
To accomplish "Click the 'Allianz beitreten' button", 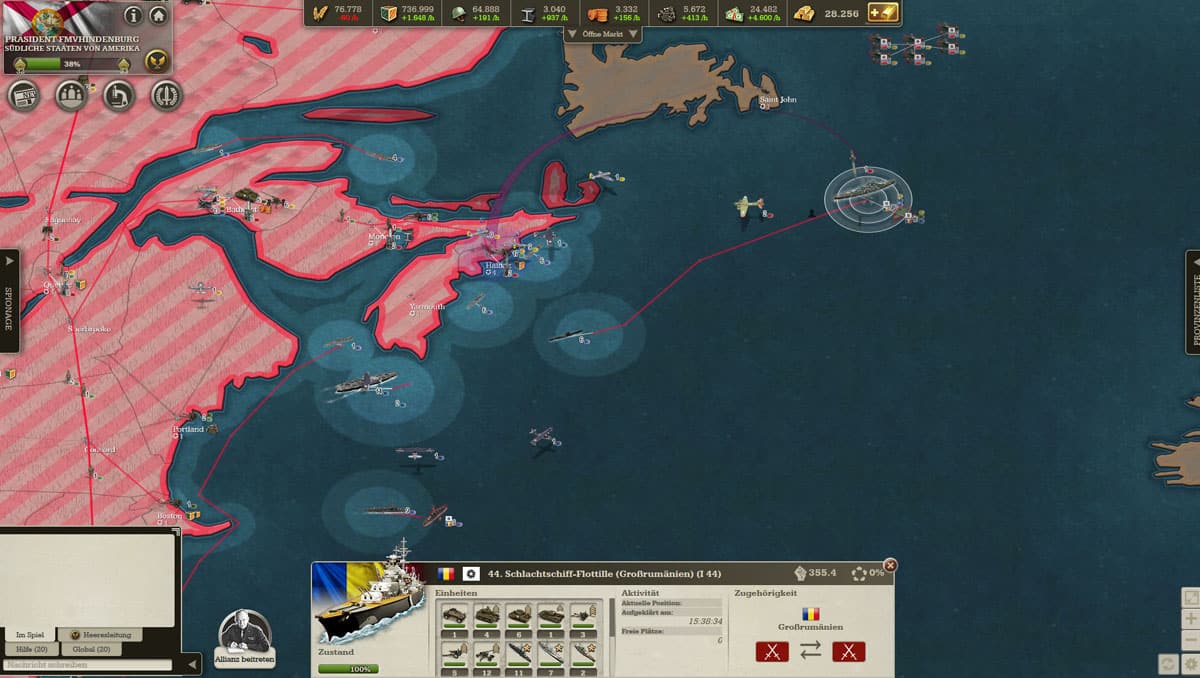I will (x=244, y=640).
